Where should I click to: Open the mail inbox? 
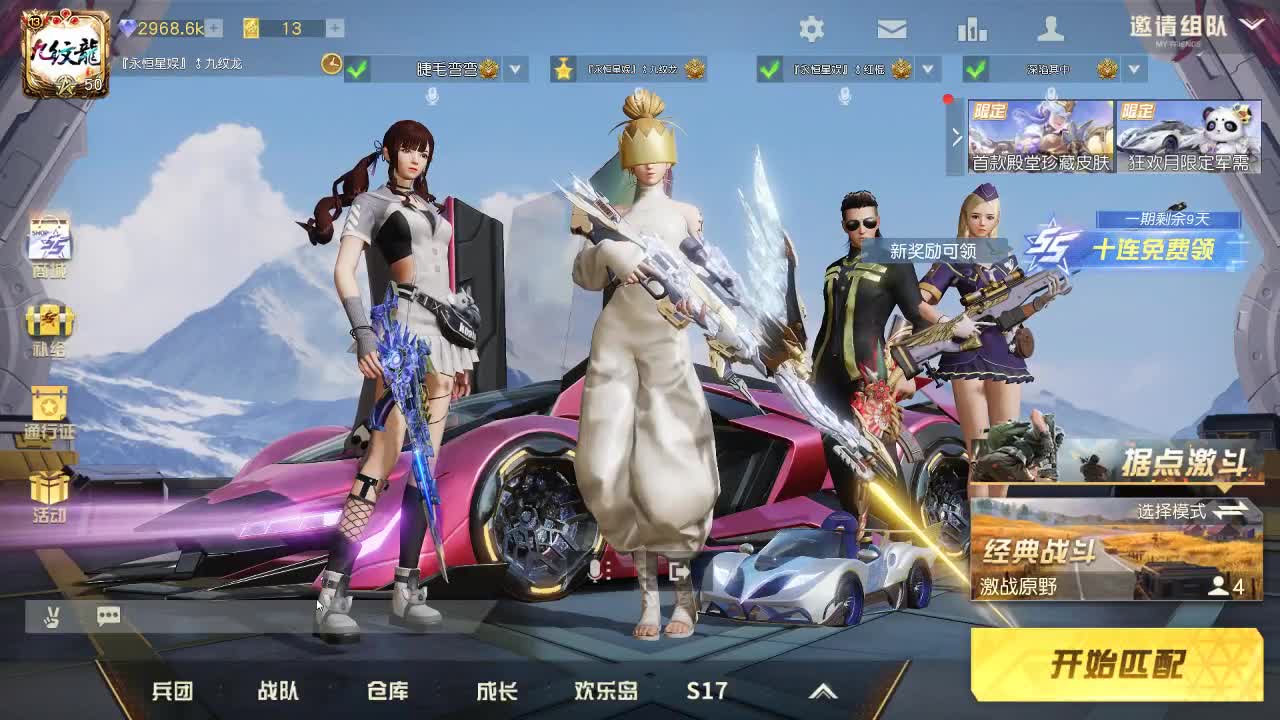coord(893,30)
